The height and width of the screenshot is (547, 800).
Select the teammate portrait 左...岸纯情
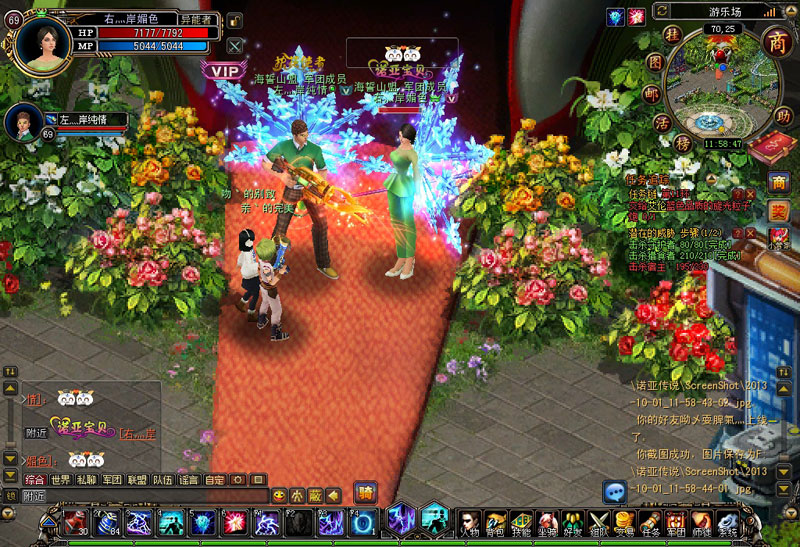22,123
